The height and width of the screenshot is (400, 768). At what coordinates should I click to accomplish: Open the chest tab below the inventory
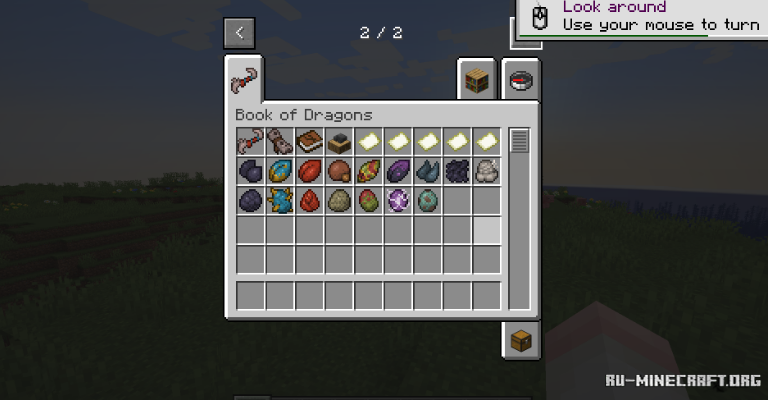pos(521,340)
